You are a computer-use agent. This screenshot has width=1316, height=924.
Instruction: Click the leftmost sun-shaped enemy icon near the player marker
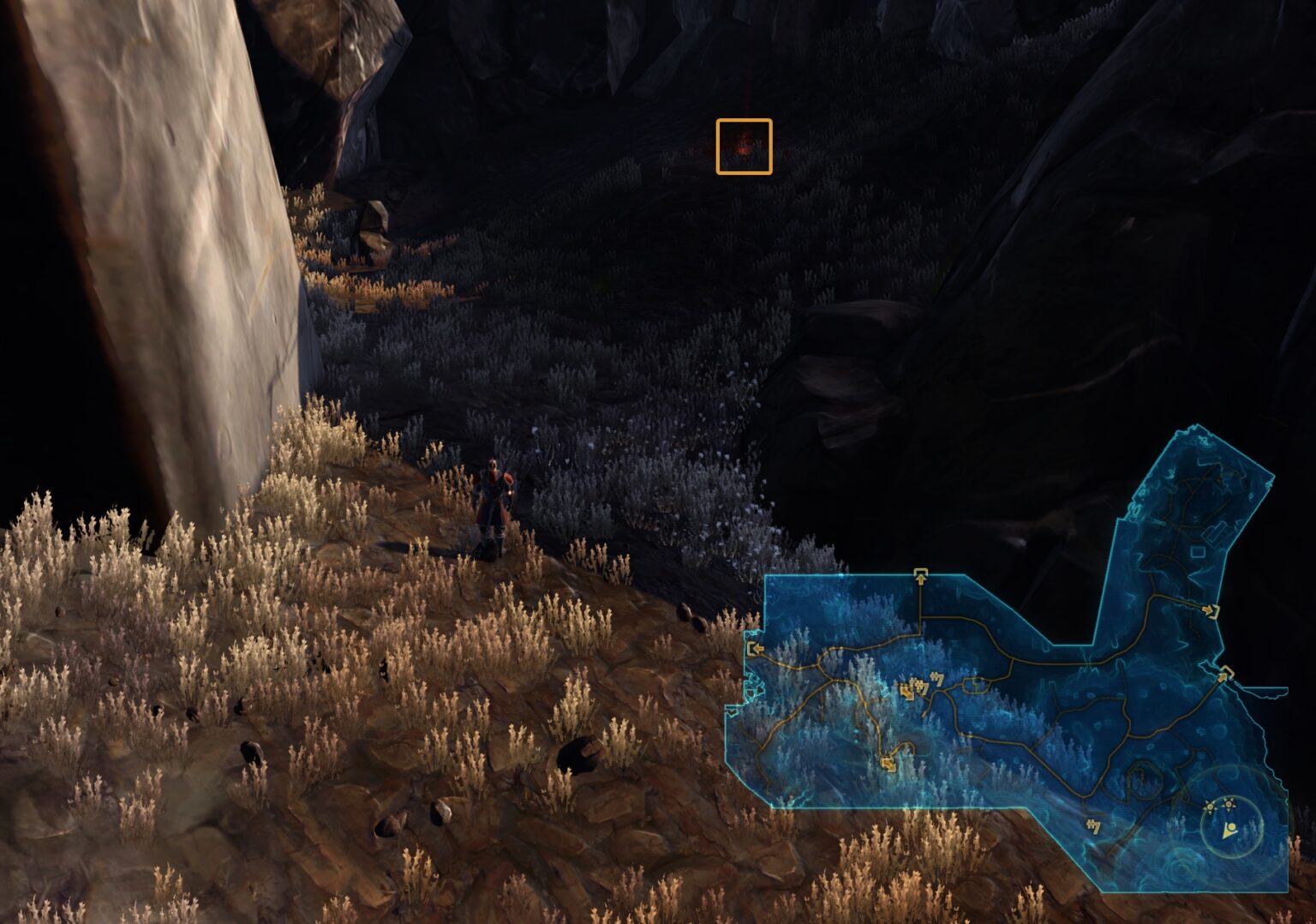(x=1209, y=807)
